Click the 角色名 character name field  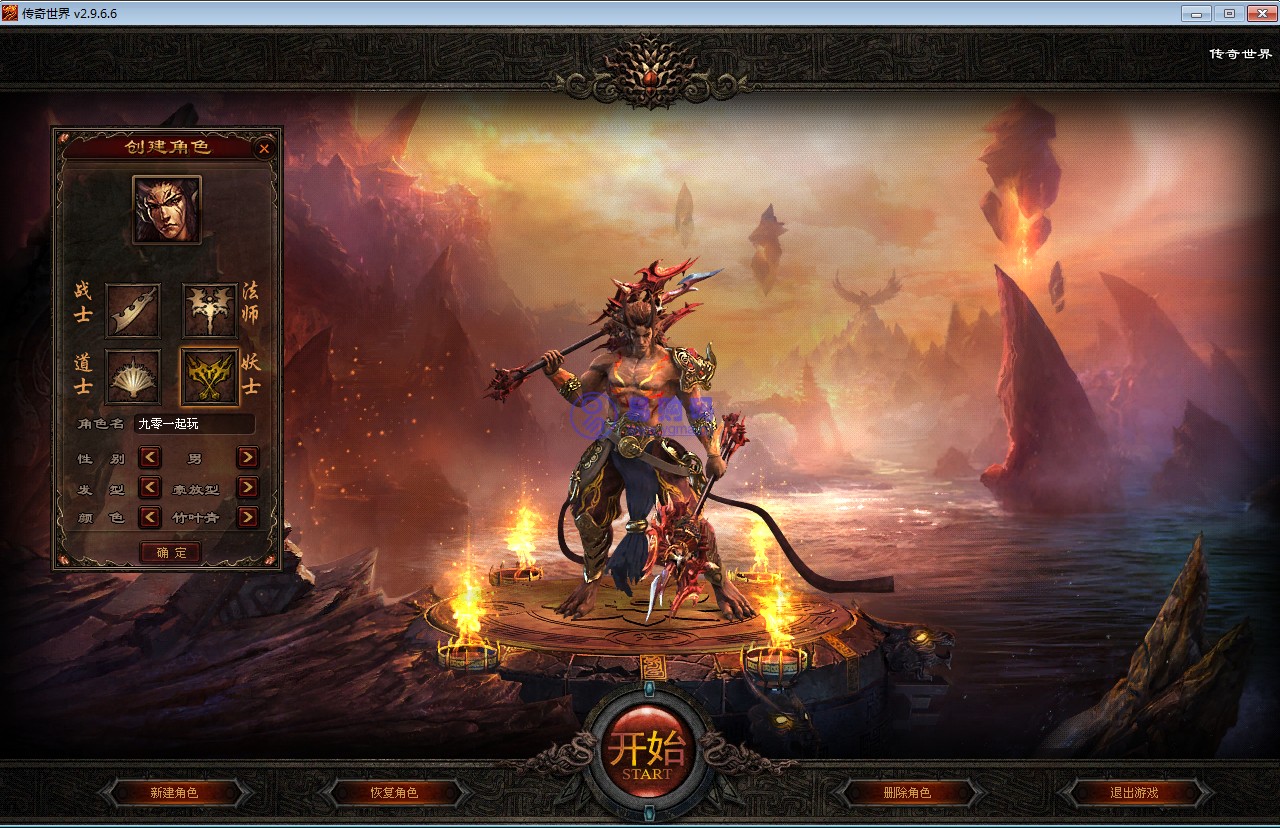(194, 424)
